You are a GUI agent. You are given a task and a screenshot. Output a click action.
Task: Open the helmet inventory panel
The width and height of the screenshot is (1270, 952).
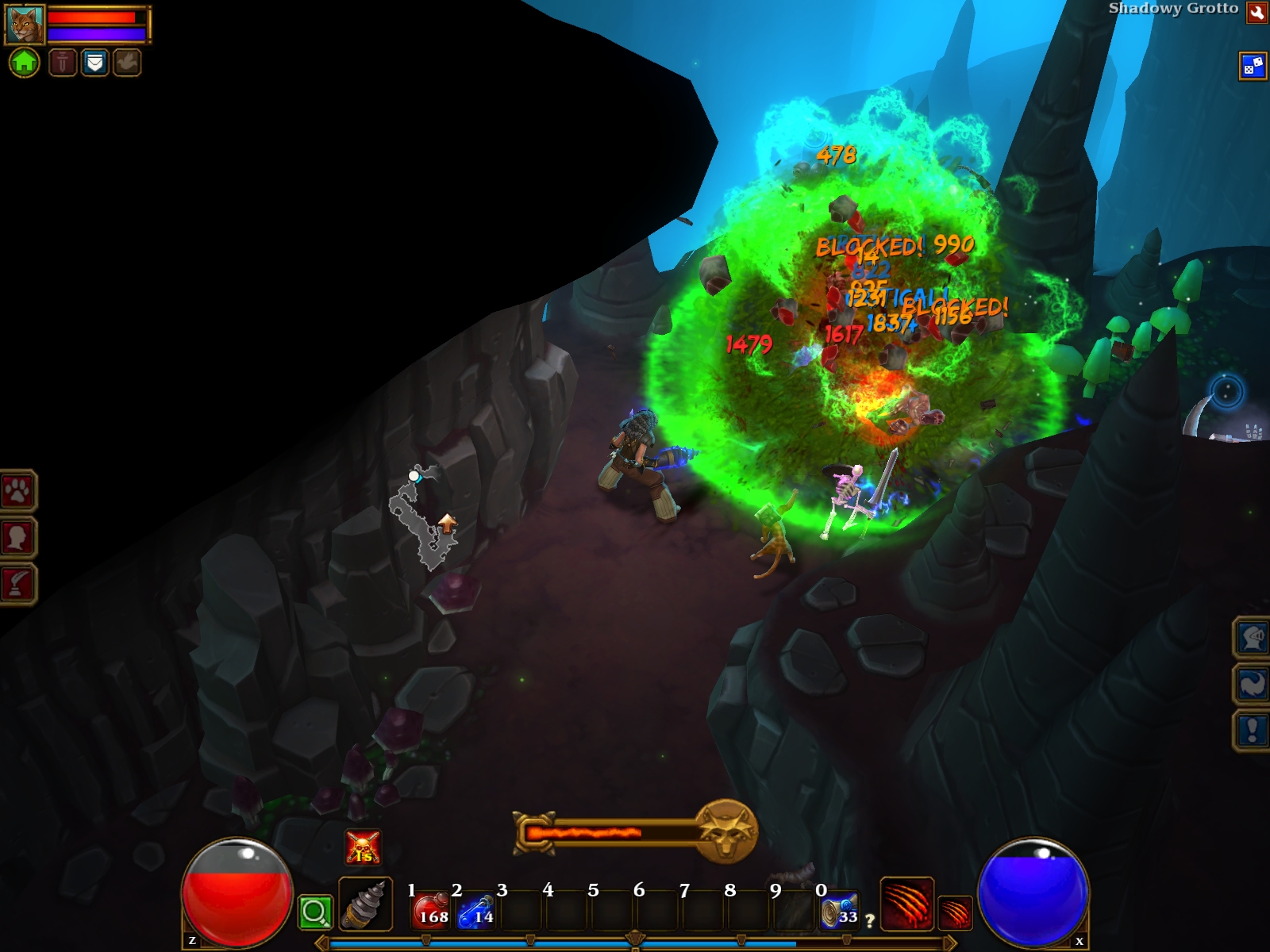(1252, 637)
